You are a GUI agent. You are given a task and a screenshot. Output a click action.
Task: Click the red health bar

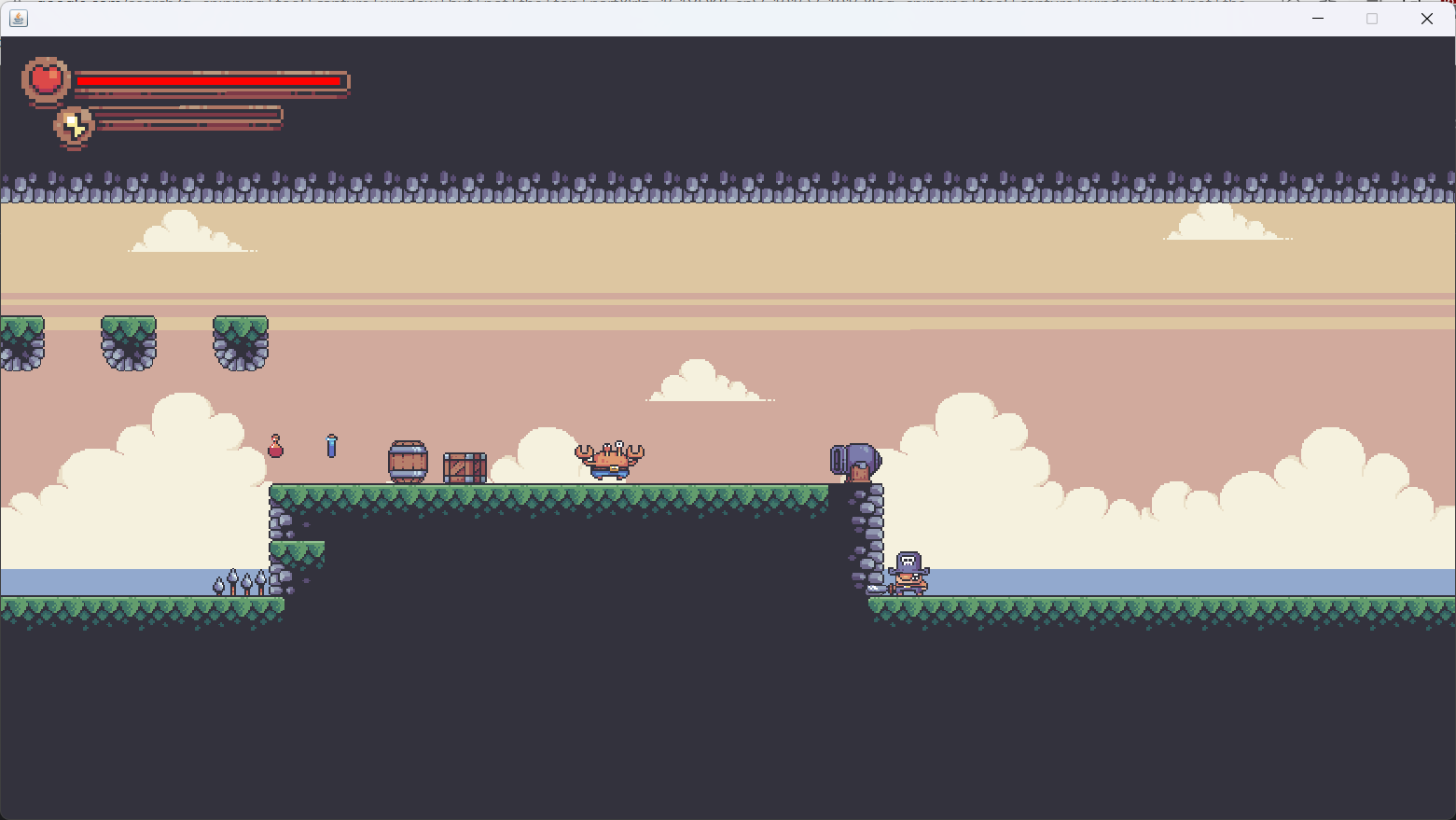(x=210, y=81)
